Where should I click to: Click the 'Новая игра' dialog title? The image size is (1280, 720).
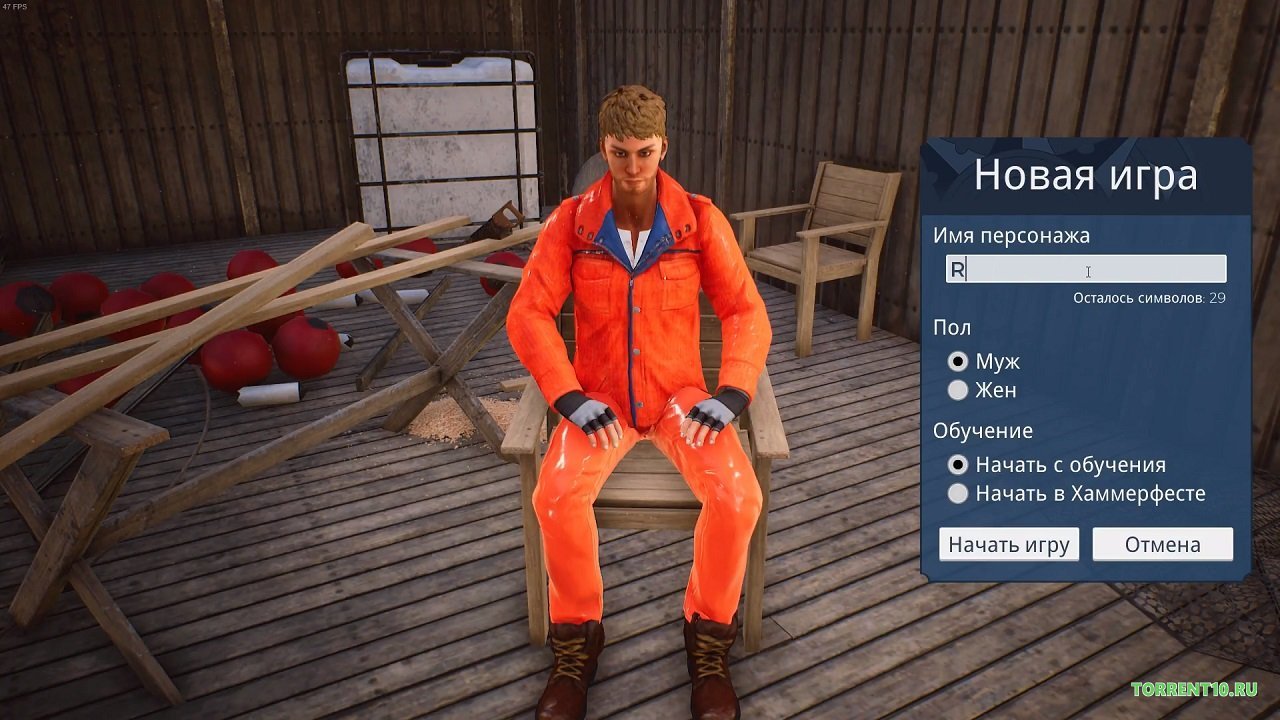pos(1086,174)
